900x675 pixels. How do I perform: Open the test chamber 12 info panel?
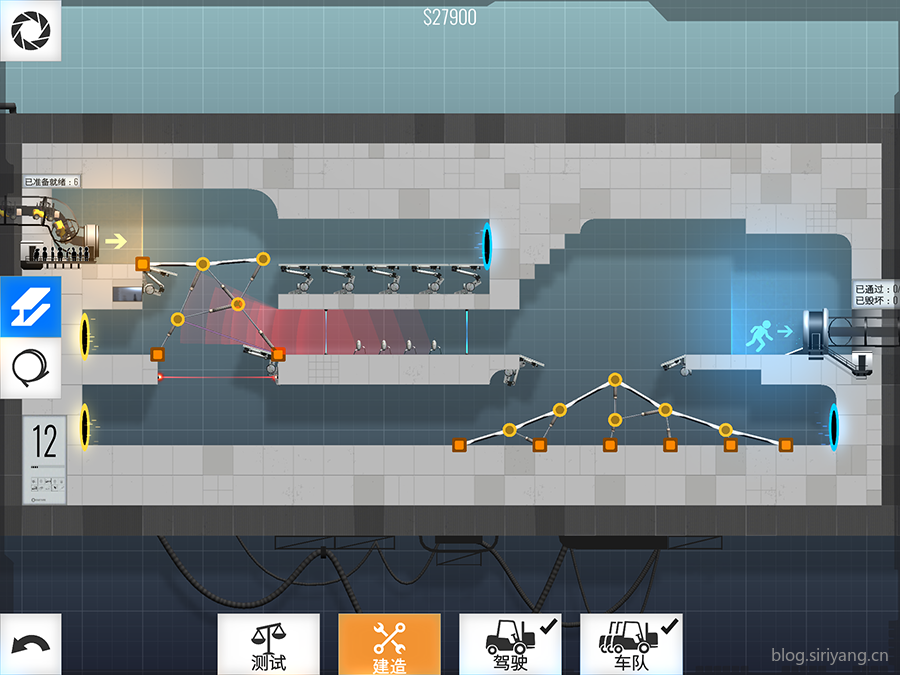44,459
